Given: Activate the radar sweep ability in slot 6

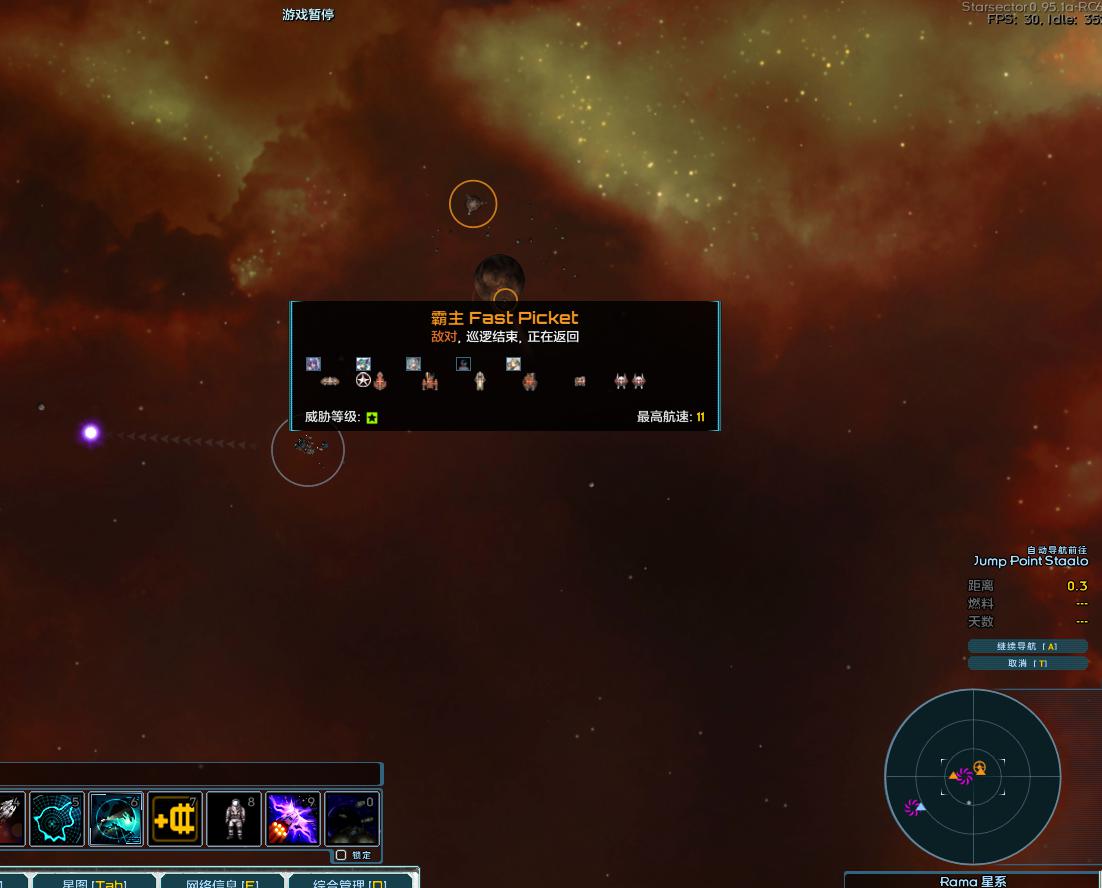Looking at the screenshot, I should [x=116, y=819].
